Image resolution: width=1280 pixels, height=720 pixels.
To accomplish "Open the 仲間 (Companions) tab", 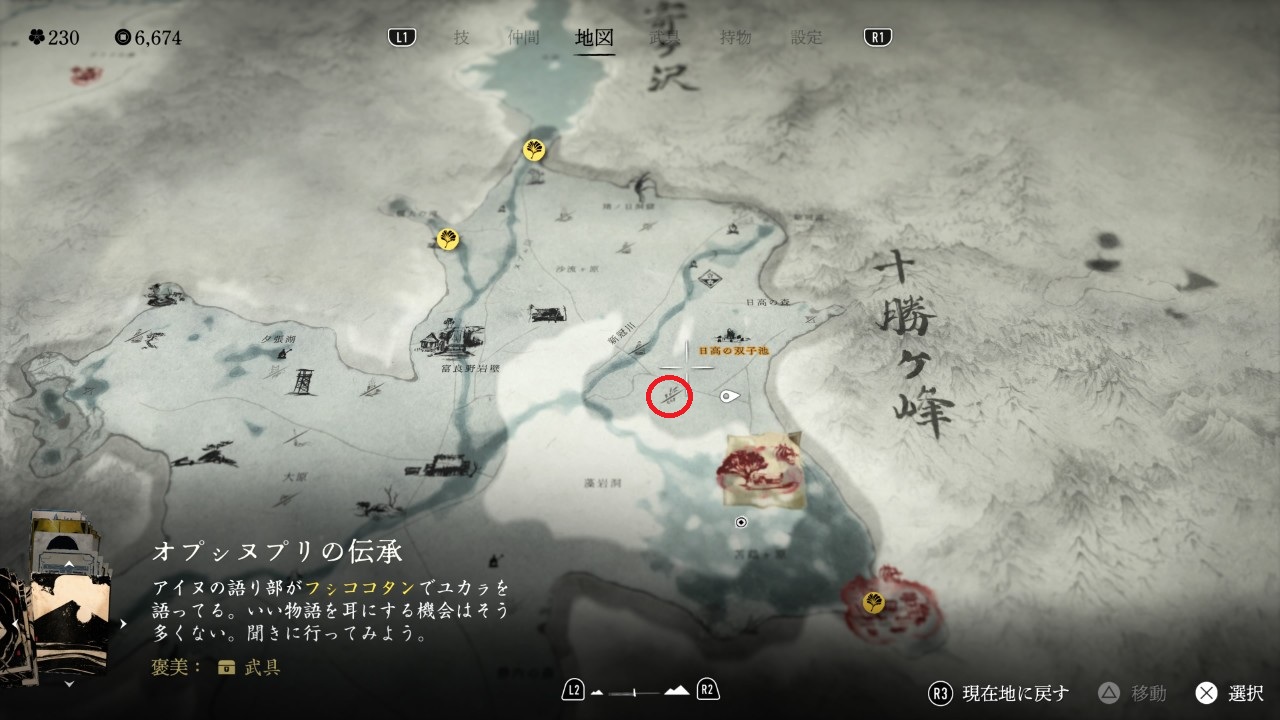I will coord(523,38).
